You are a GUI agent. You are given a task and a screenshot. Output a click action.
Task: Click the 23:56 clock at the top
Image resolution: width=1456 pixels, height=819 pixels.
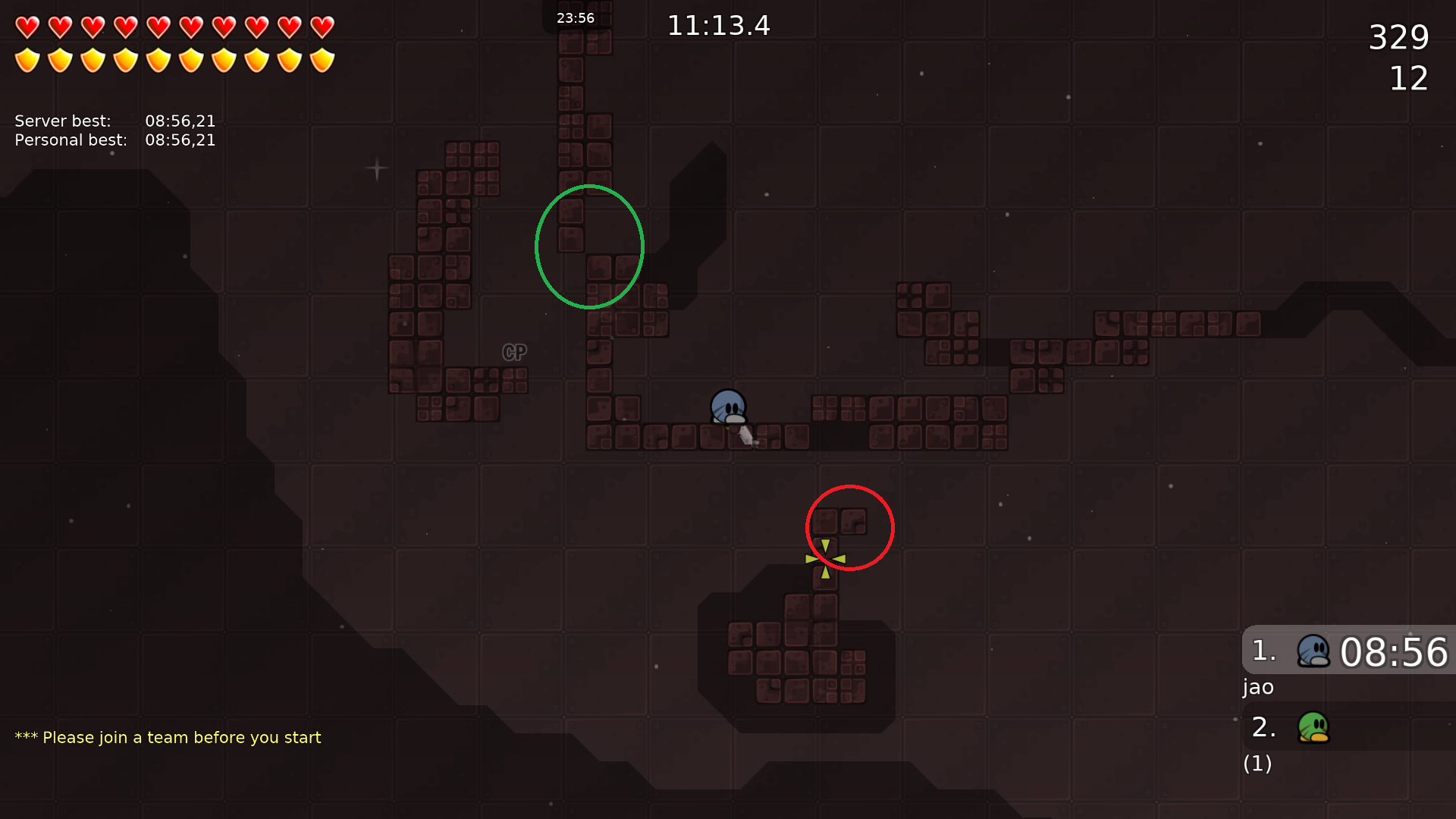576,17
